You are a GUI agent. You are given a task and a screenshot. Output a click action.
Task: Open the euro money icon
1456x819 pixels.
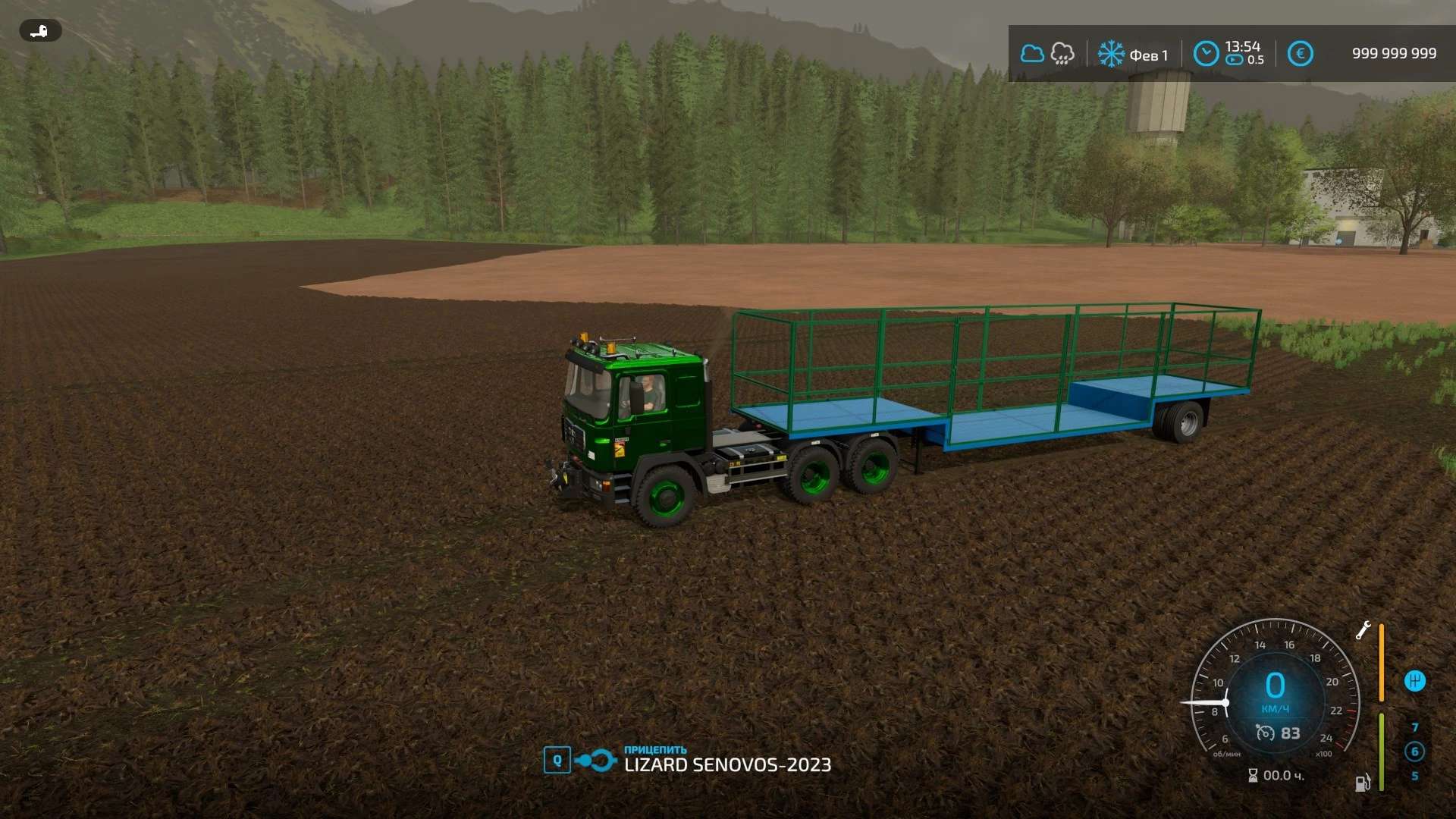(x=1300, y=54)
